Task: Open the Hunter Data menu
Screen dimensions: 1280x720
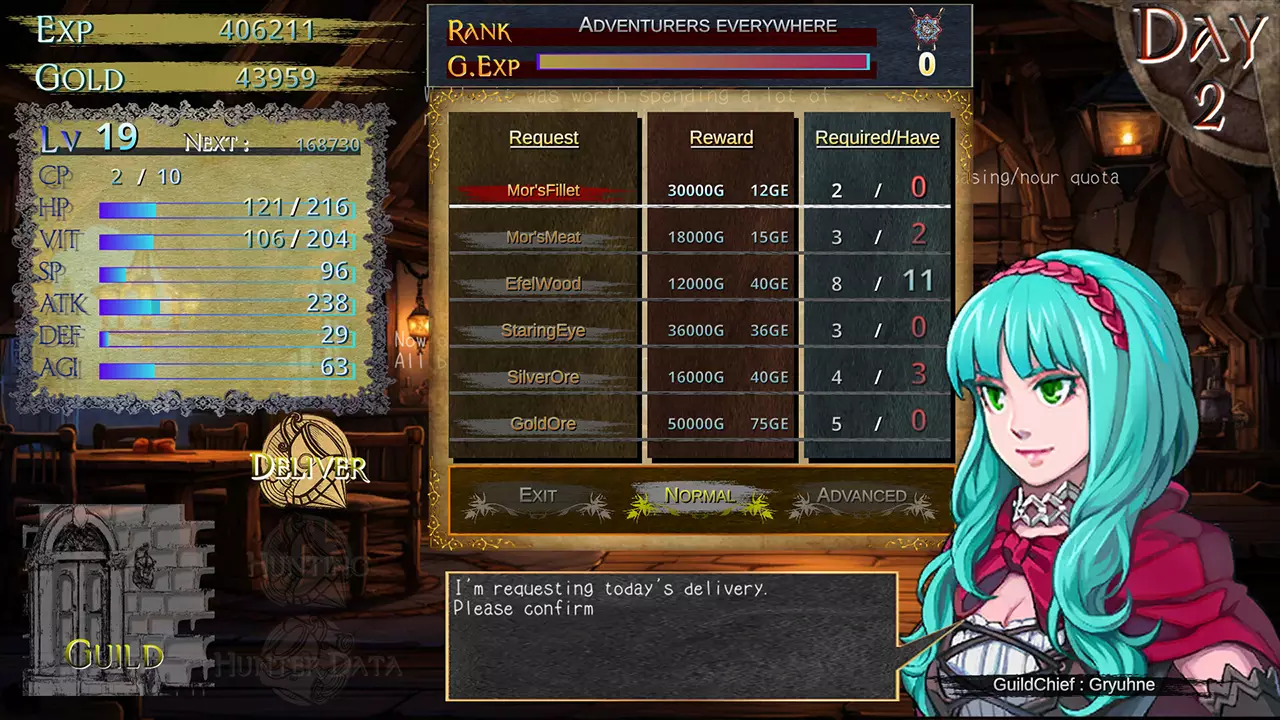Action: (308, 662)
